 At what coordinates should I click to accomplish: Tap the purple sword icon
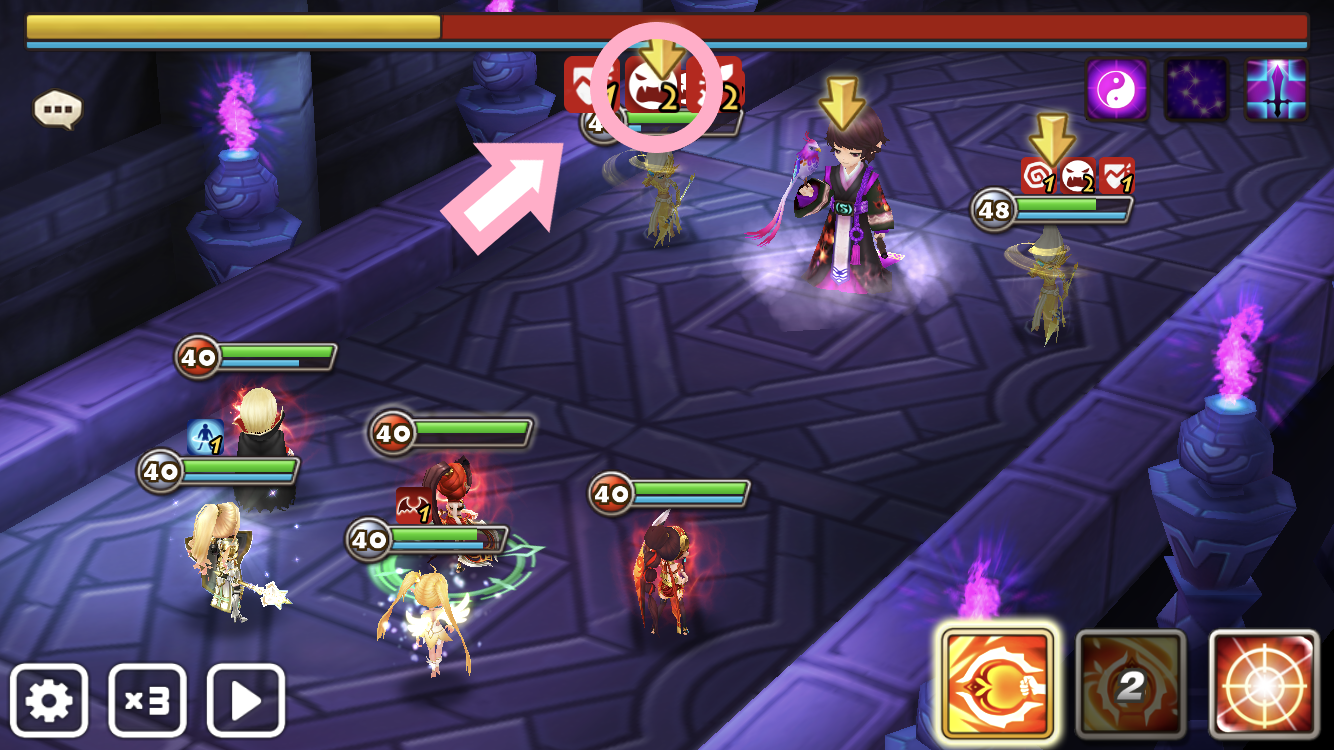click(x=1276, y=90)
